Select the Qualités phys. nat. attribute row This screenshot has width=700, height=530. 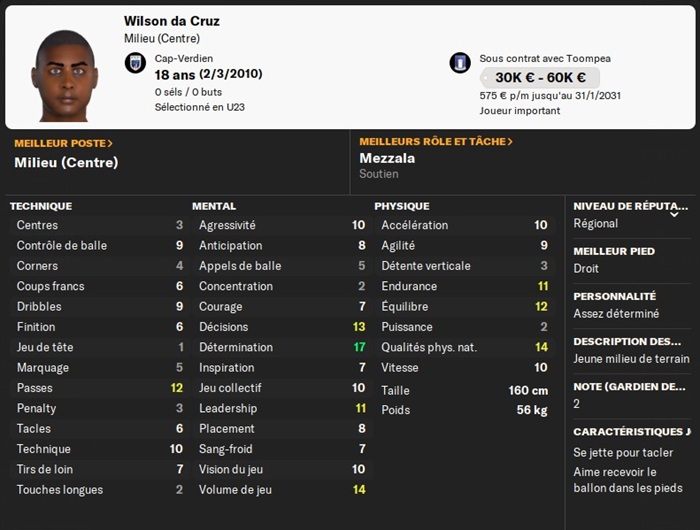point(464,347)
